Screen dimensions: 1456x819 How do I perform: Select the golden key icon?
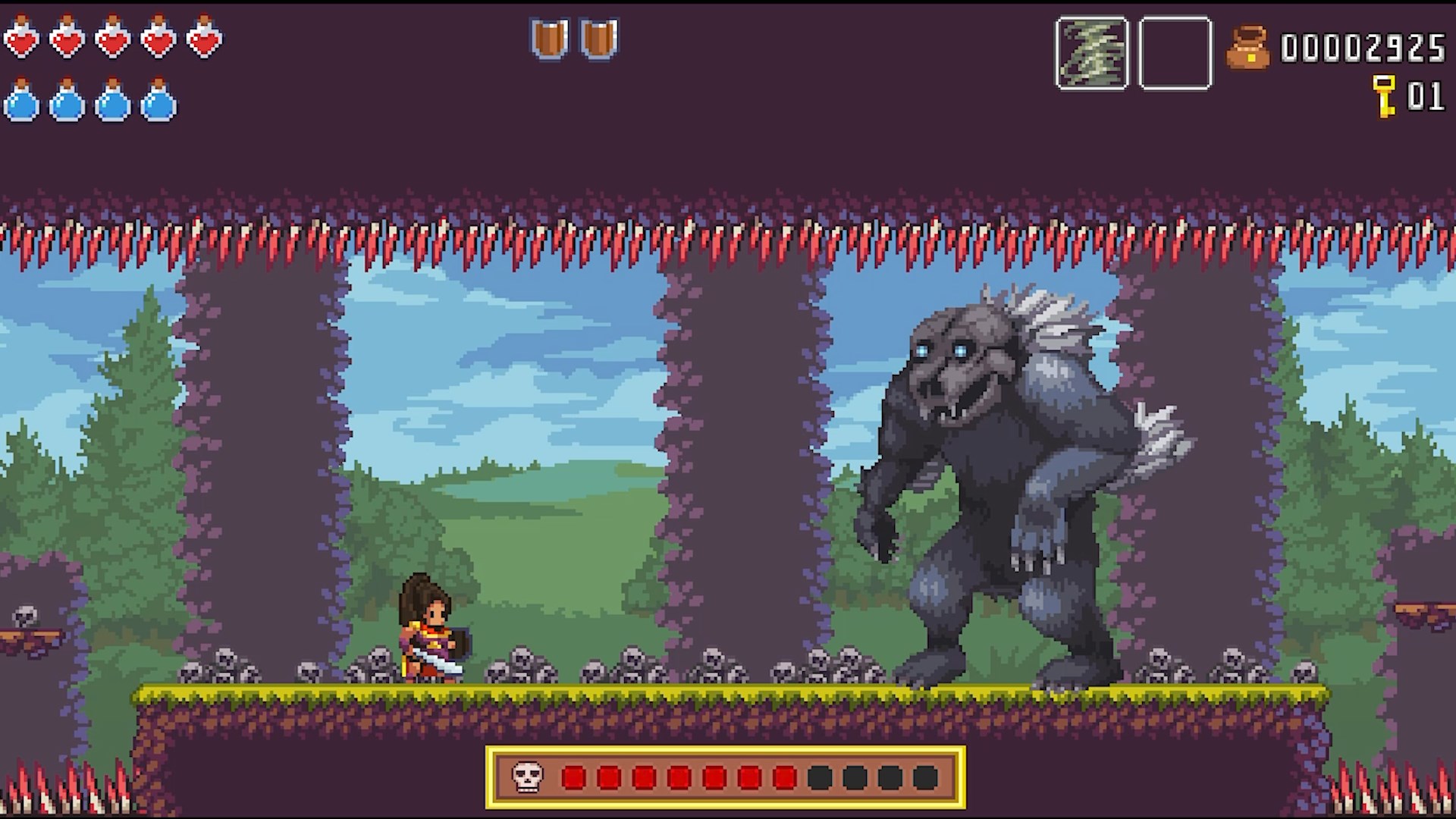click(1385, 97)
